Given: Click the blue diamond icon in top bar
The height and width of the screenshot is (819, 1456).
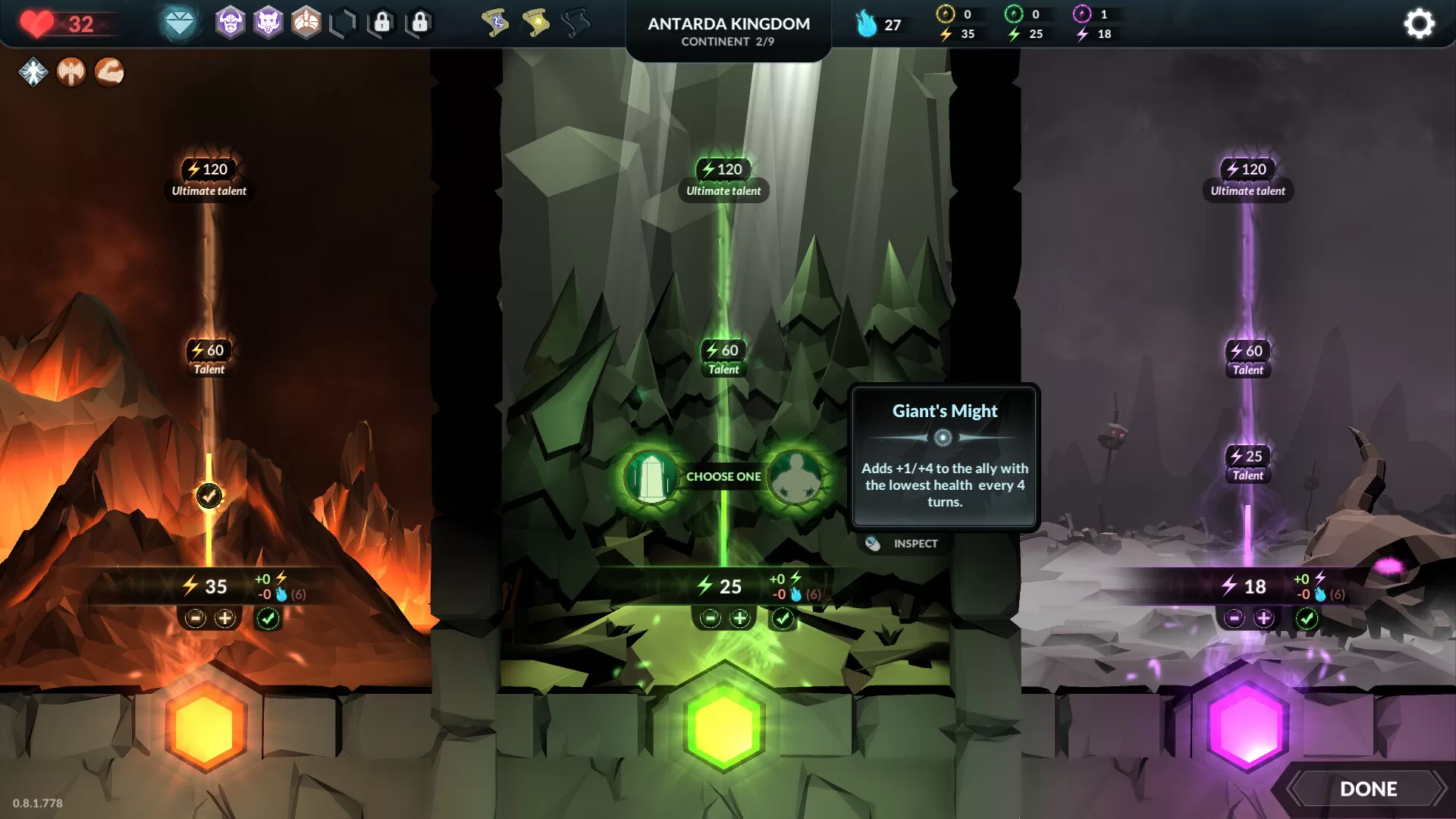Looking at the screenshot, I should pyautogui.click(x=180, y=24).
